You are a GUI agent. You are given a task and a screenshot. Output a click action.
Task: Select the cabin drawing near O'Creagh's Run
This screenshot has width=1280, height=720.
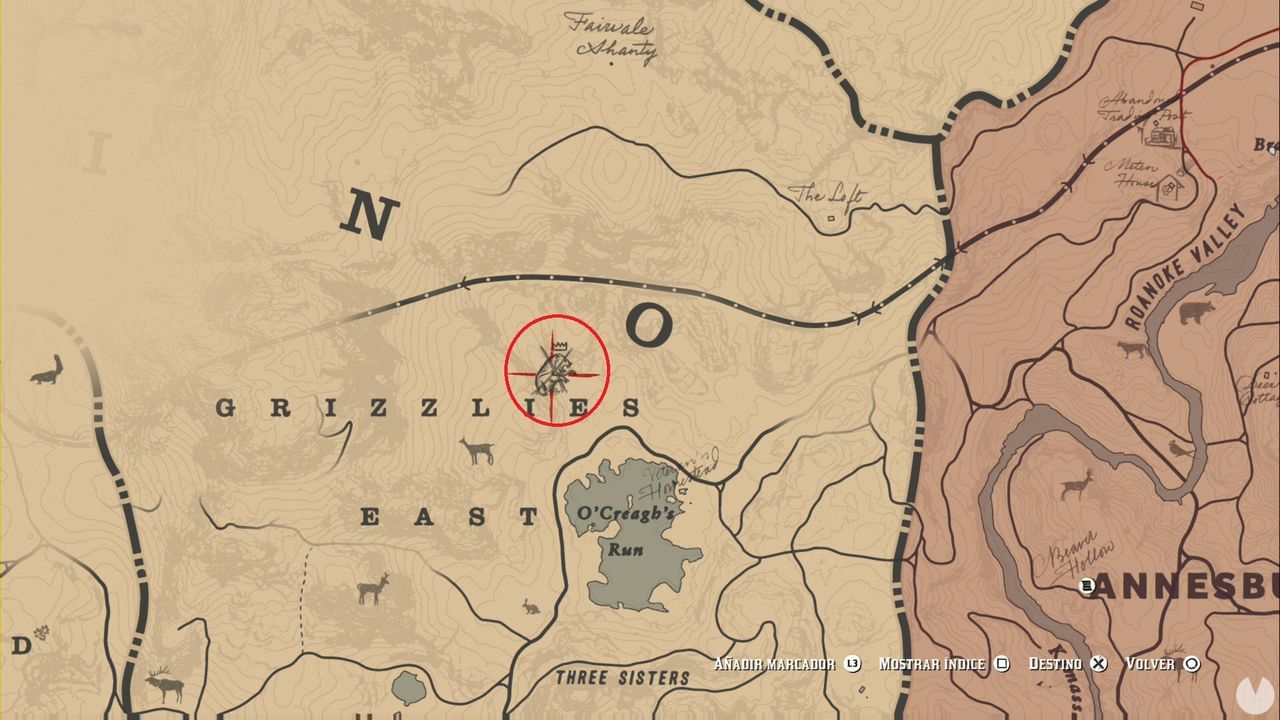(x=682, y=489)
